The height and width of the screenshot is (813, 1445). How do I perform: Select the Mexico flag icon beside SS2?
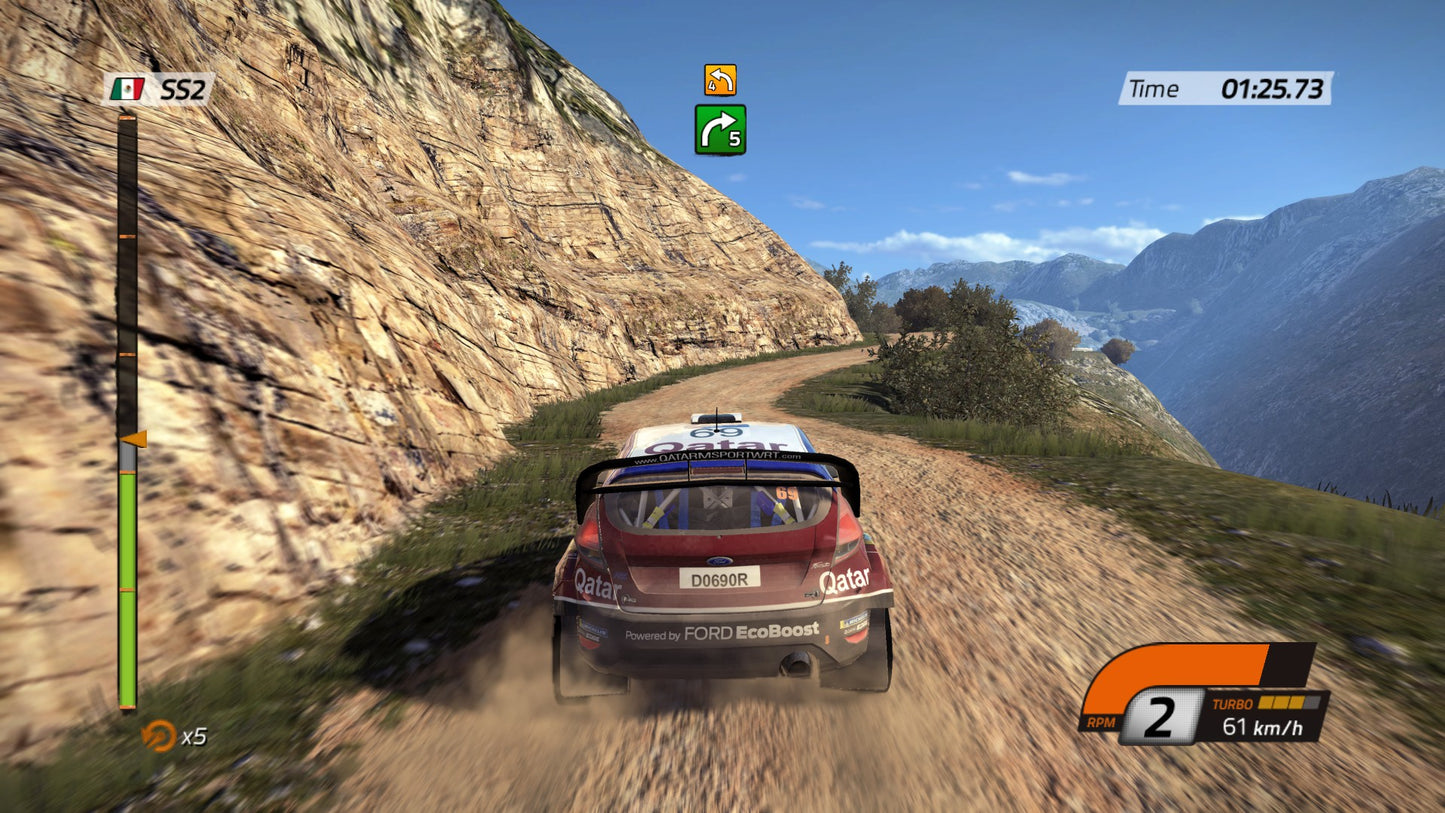[x=128, y=88]
